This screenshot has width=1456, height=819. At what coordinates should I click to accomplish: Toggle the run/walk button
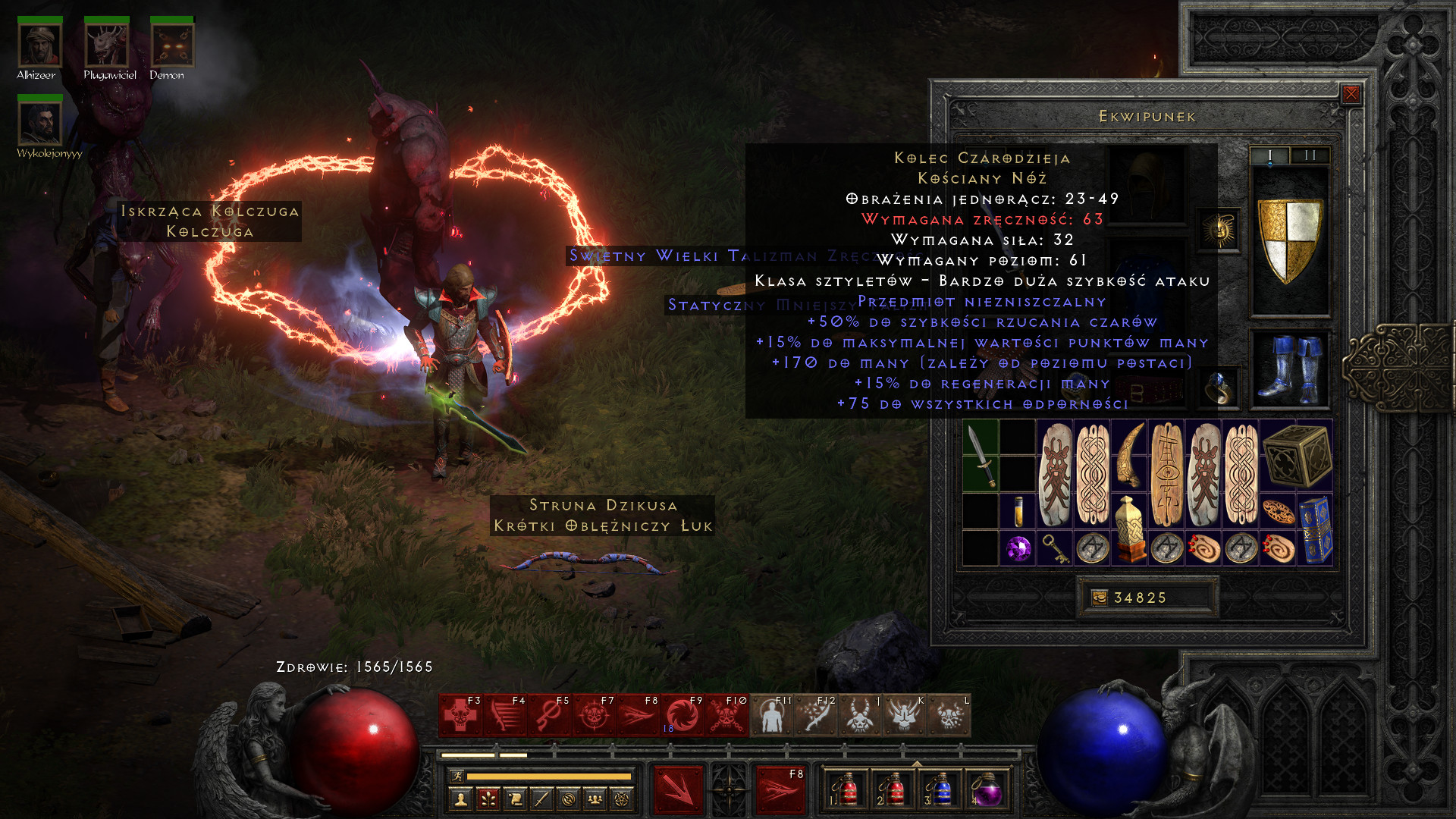pyautogui.click(x=456, y=776)
